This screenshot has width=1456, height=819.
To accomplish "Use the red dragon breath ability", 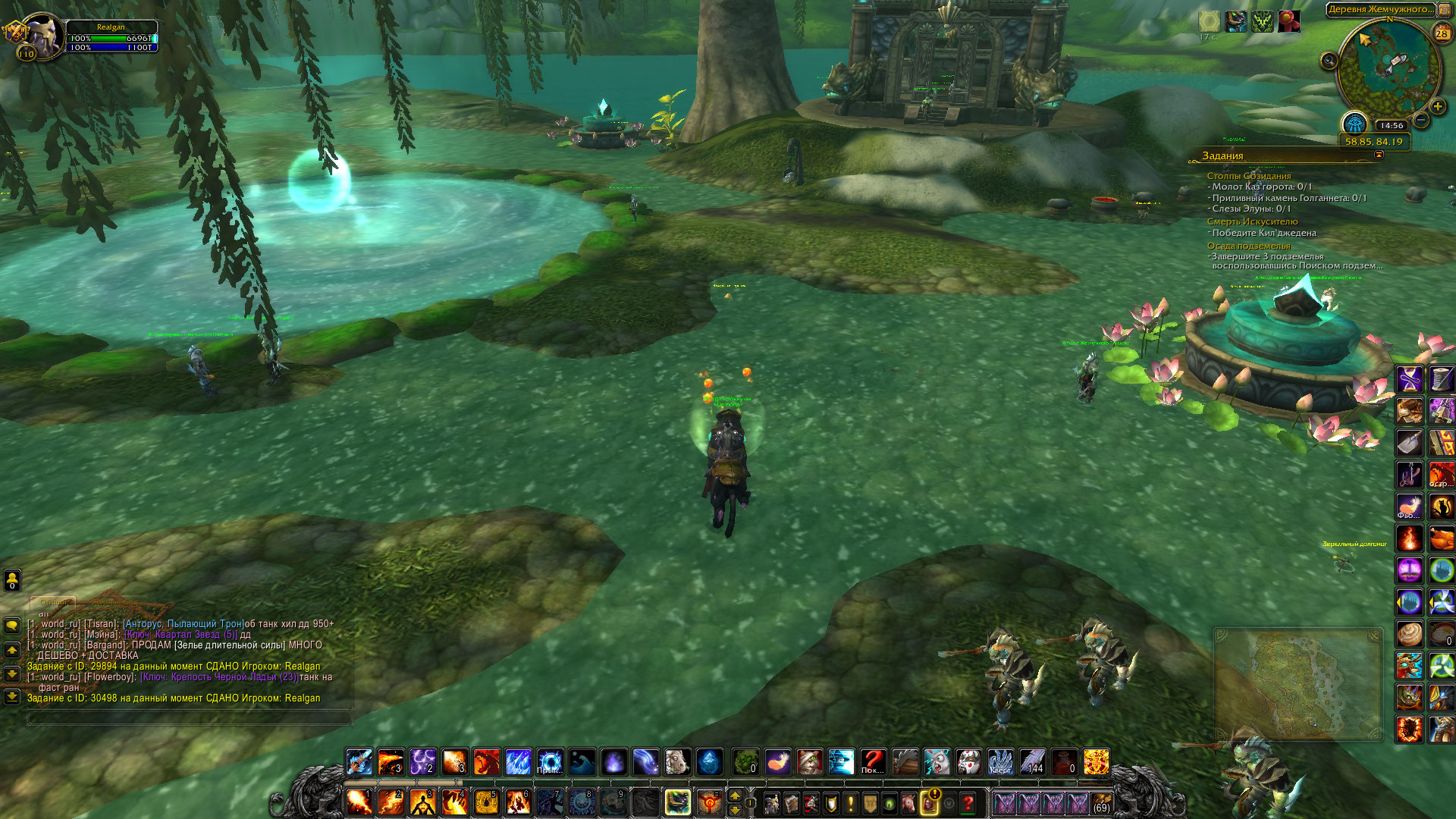I will click(486, 761).
